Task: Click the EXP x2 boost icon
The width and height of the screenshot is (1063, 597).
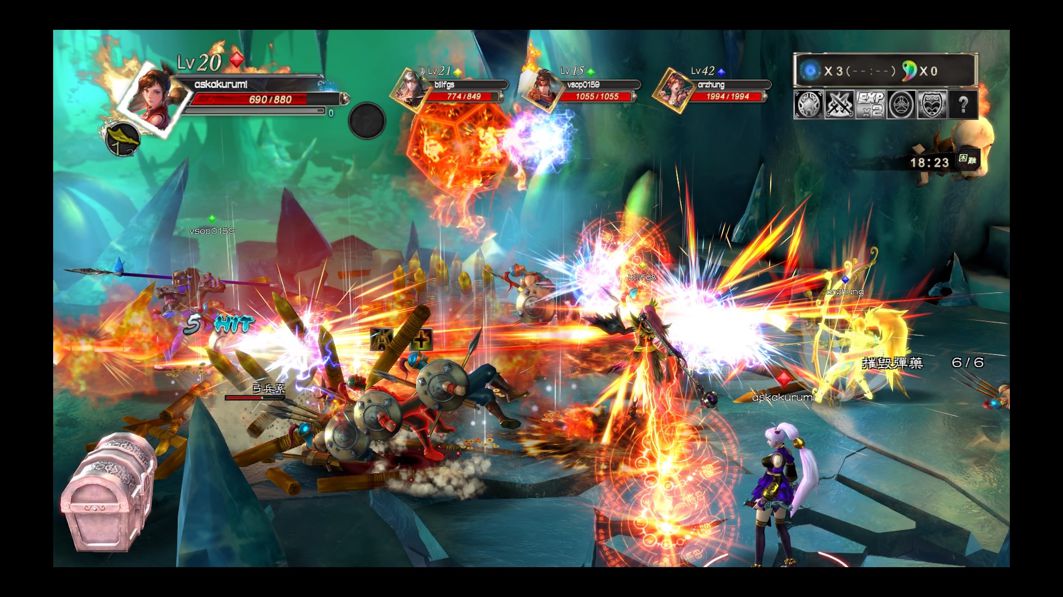Action: click(x=870, y=104)
